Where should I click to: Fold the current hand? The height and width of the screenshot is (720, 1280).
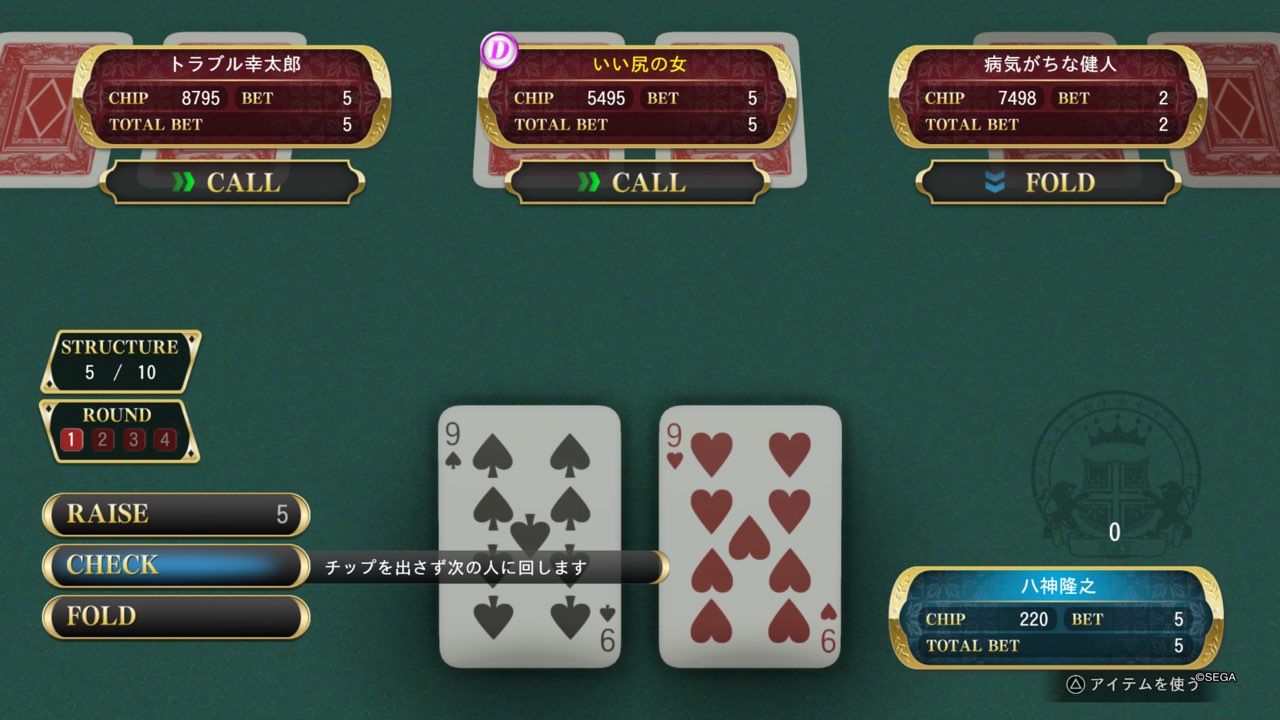pyautogui.click(x=176, y=616)
